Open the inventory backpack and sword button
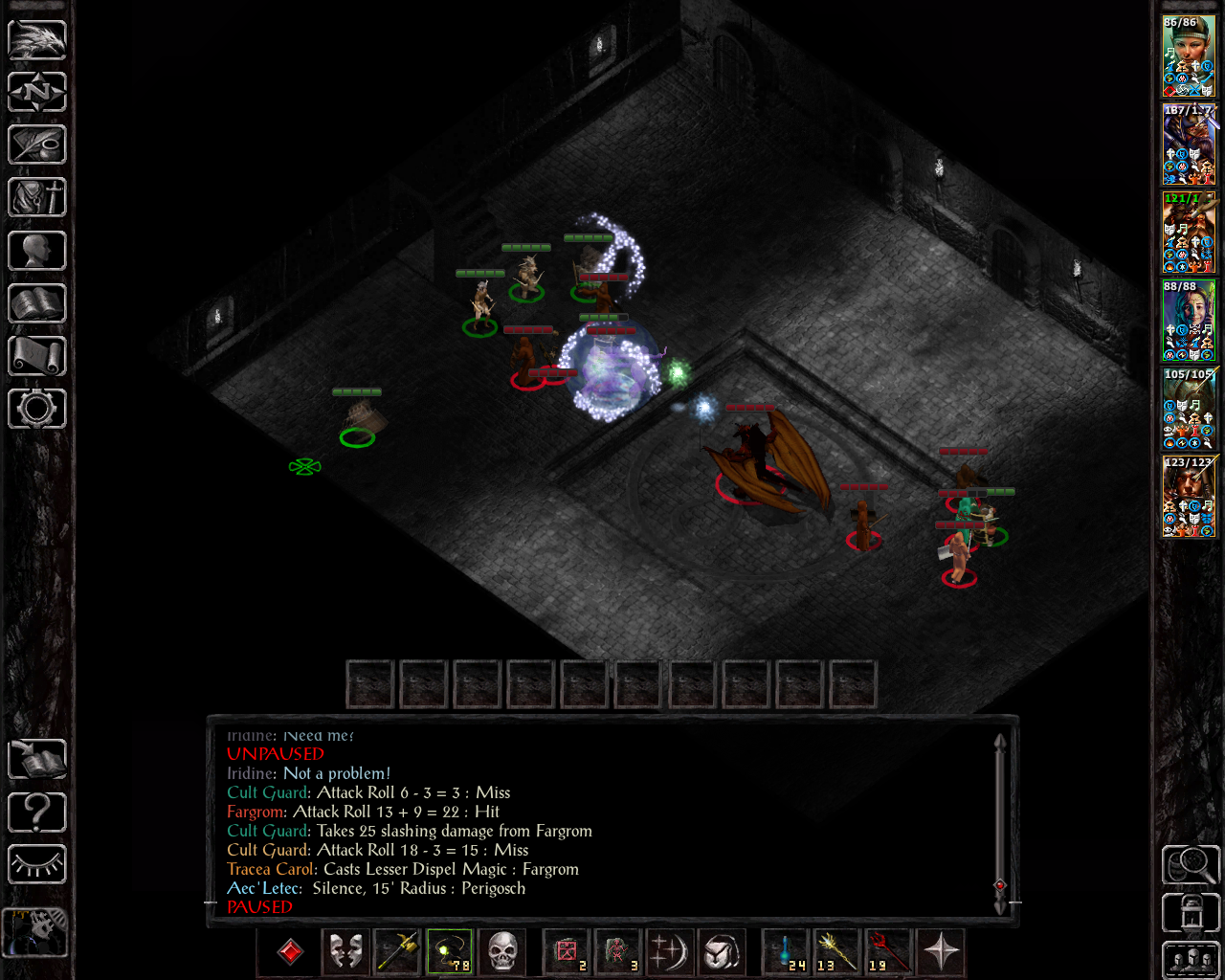 point(37,198)
